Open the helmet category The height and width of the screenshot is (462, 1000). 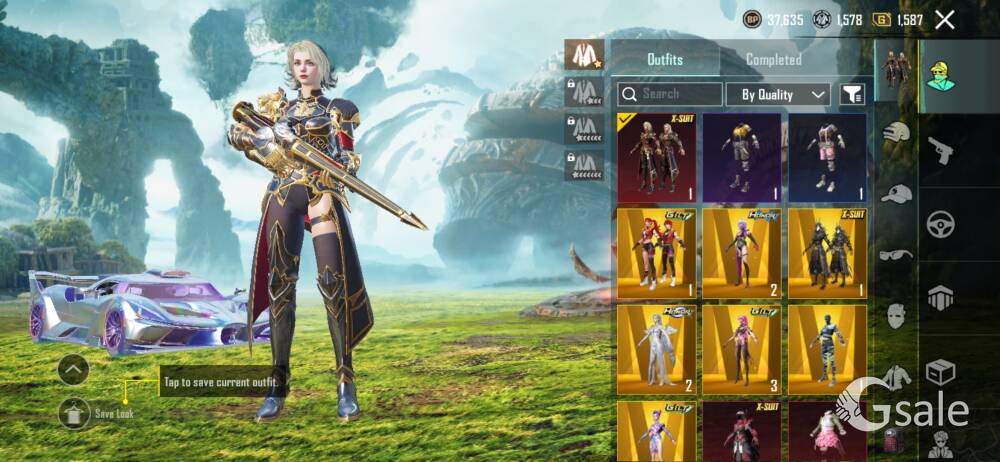click(x=896, y=132)
